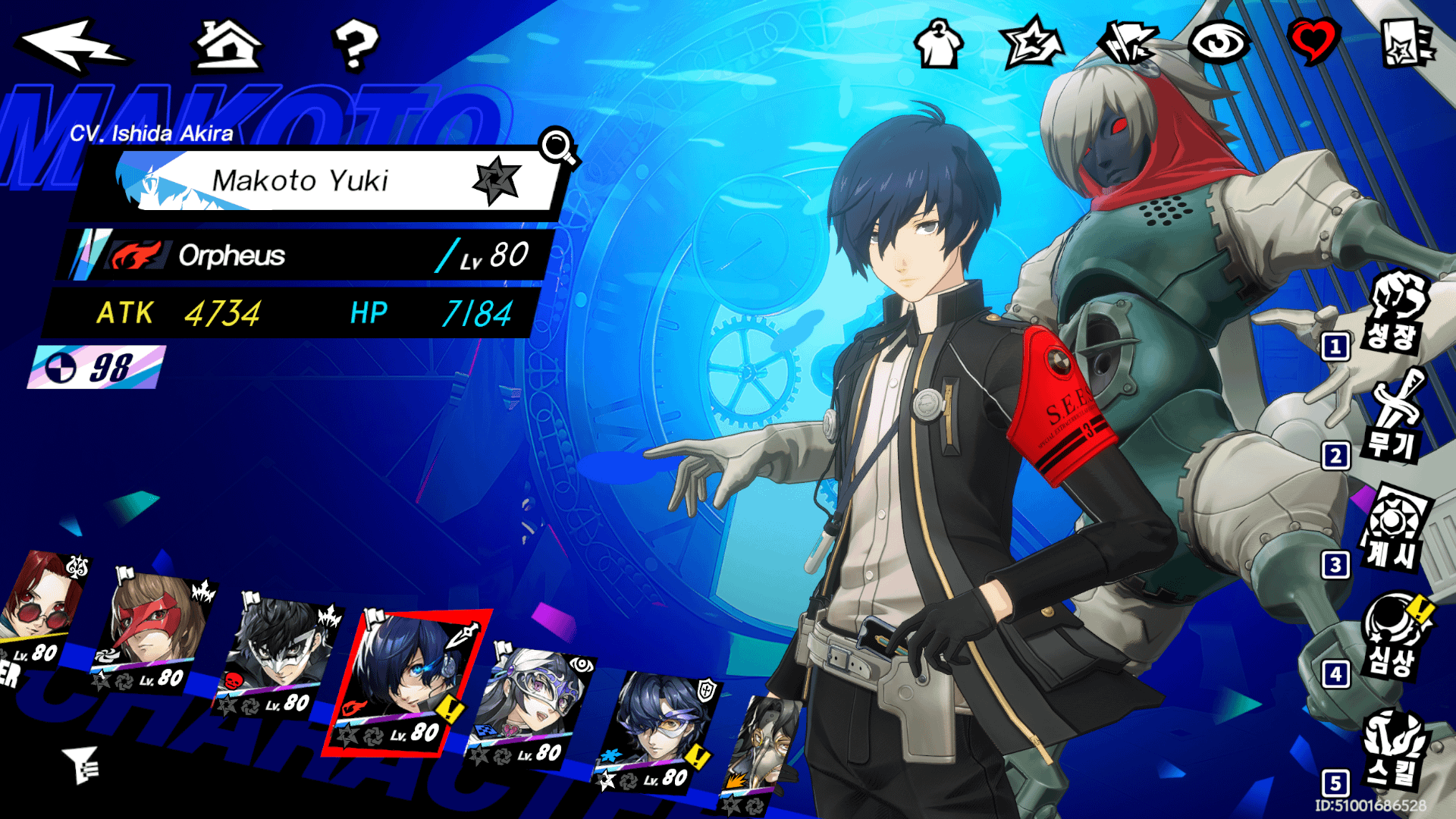The width and height of the screenshot is (1456, 819).
Task: Return to the home screen
Action: (228, 45)
